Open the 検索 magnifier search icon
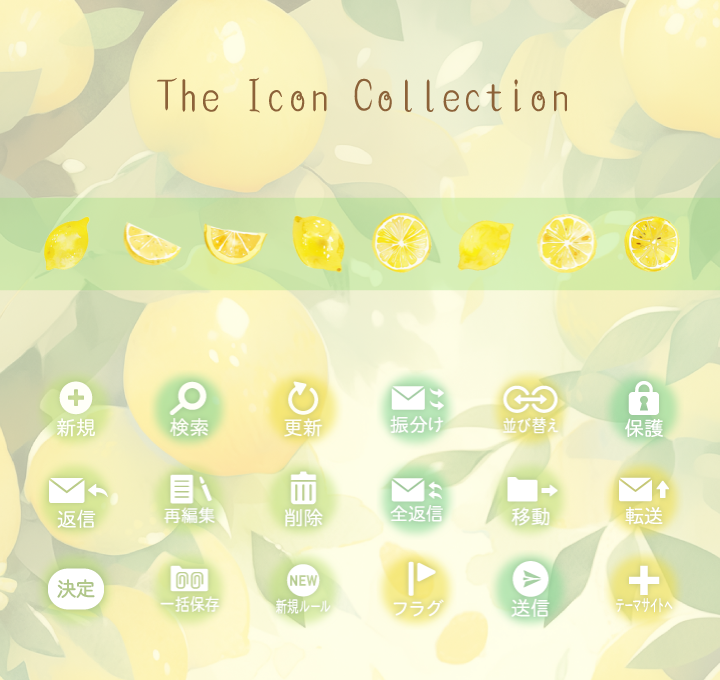 pos(188,410)
